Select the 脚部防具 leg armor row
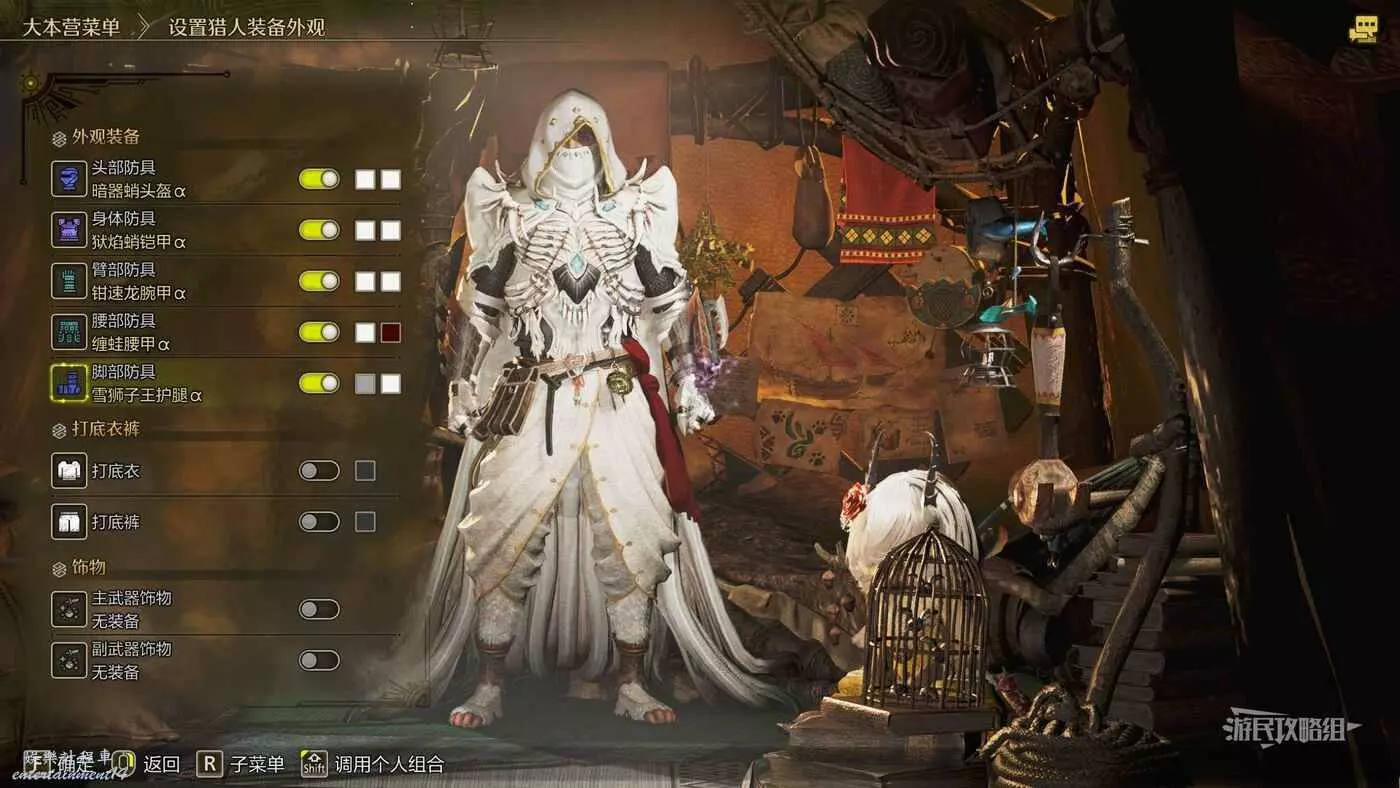The image size is (1400, 788). 138,383
